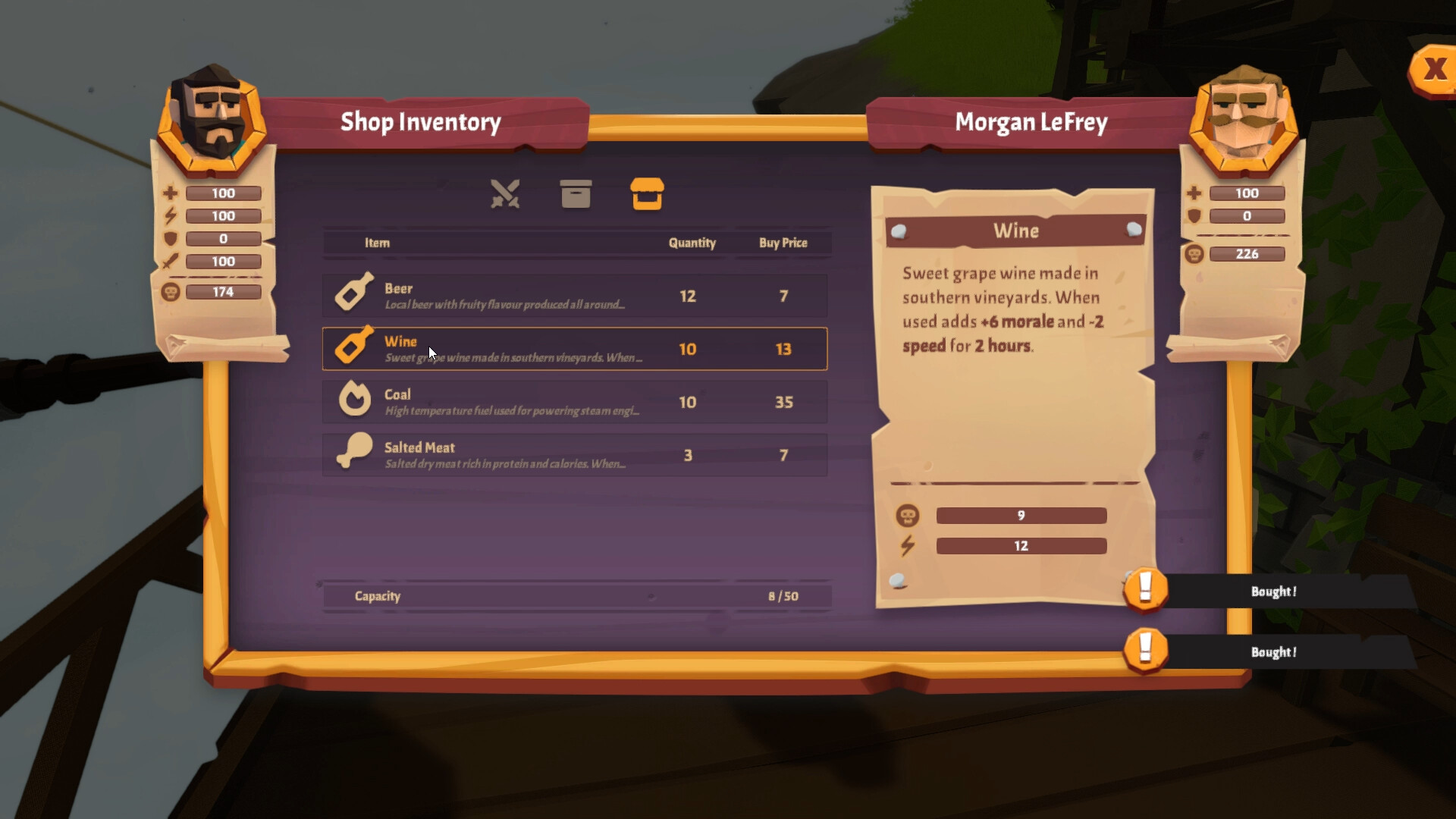Click the first Bought! notification

1274,591
